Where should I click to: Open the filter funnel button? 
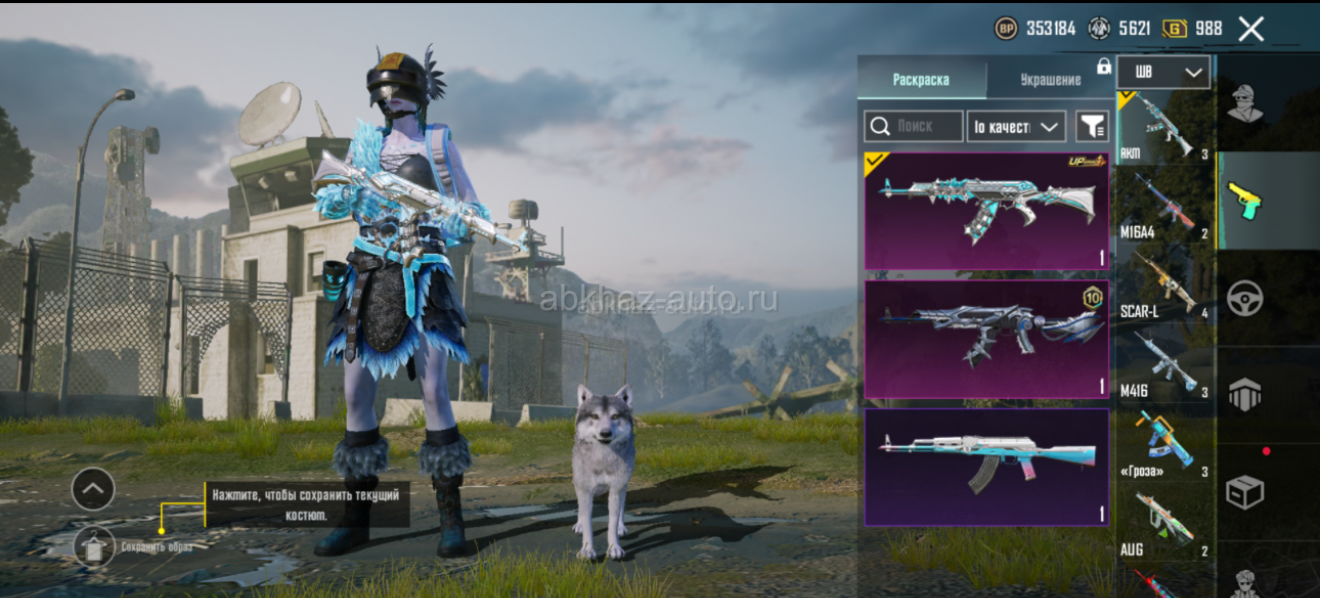coord(1092,126)
